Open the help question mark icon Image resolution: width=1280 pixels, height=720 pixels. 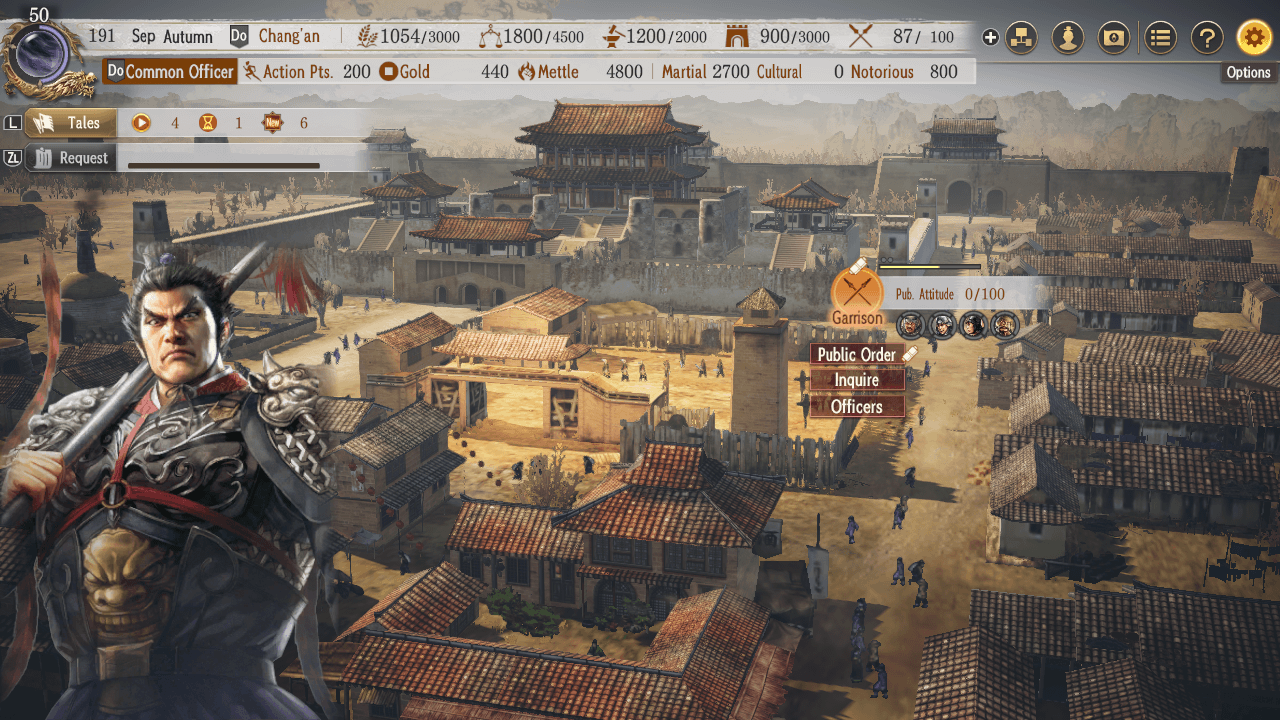point(1207,38)
